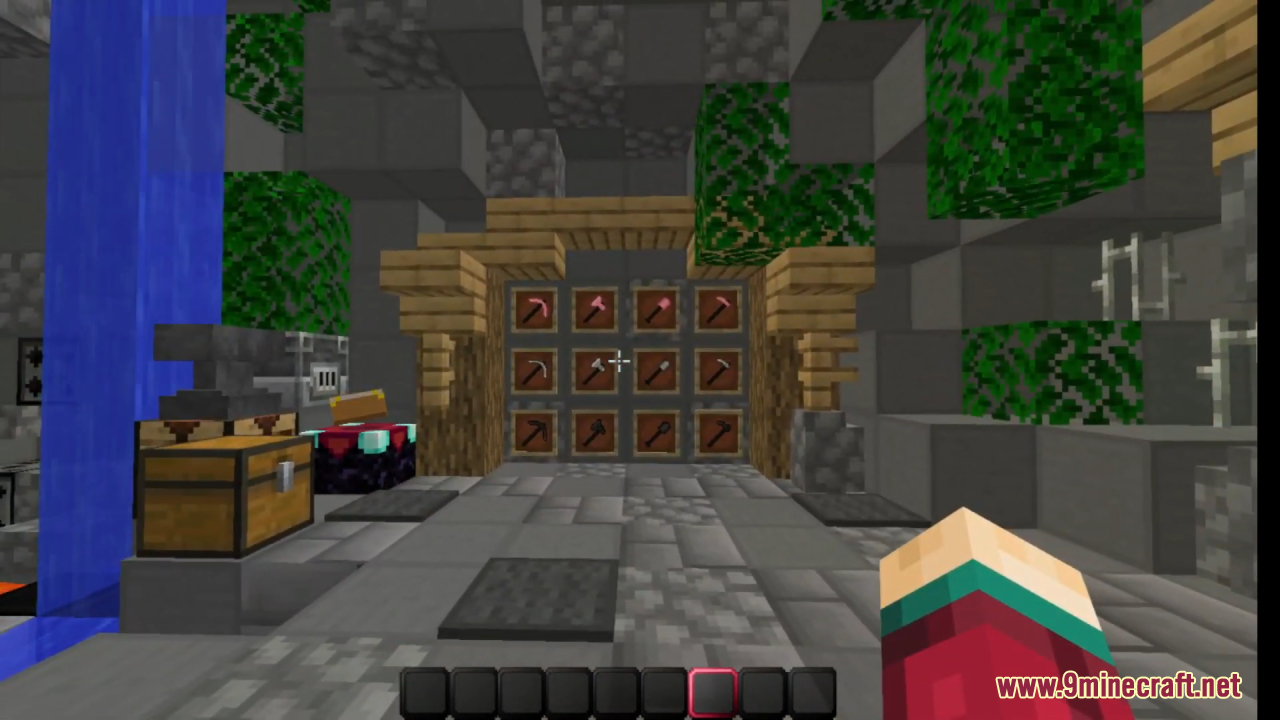Click the pink hoe in the top-right frame

(x=717, y=310)
